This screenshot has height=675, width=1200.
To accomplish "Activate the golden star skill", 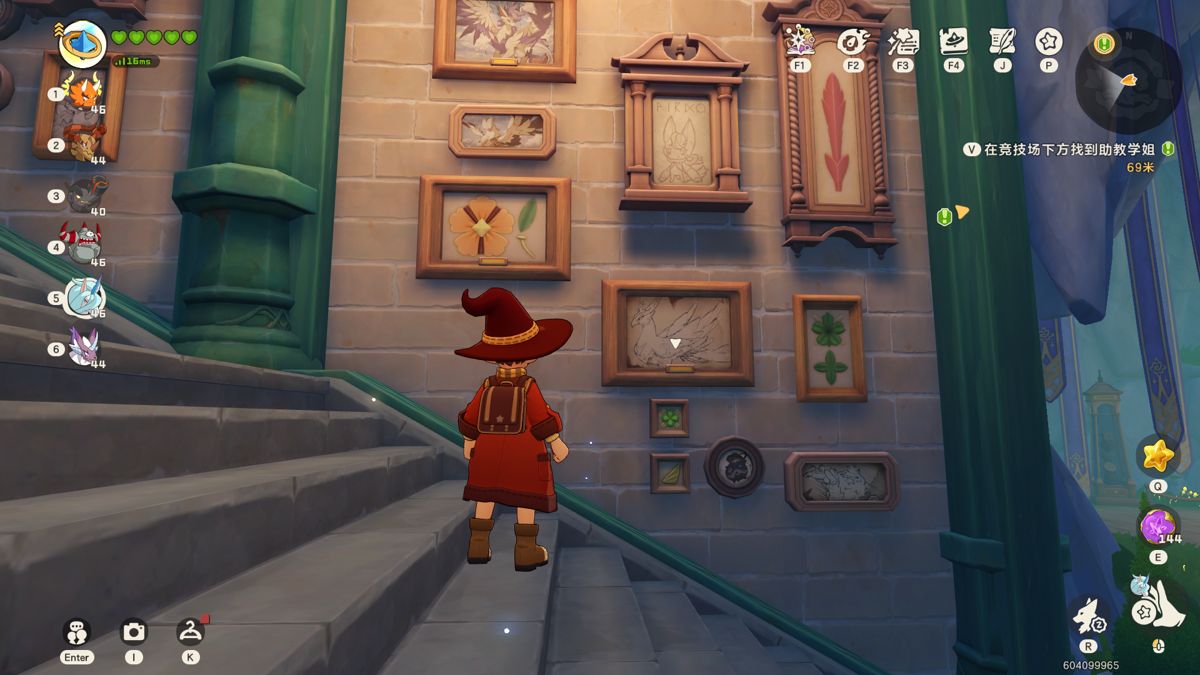I will click(1158, 456).
